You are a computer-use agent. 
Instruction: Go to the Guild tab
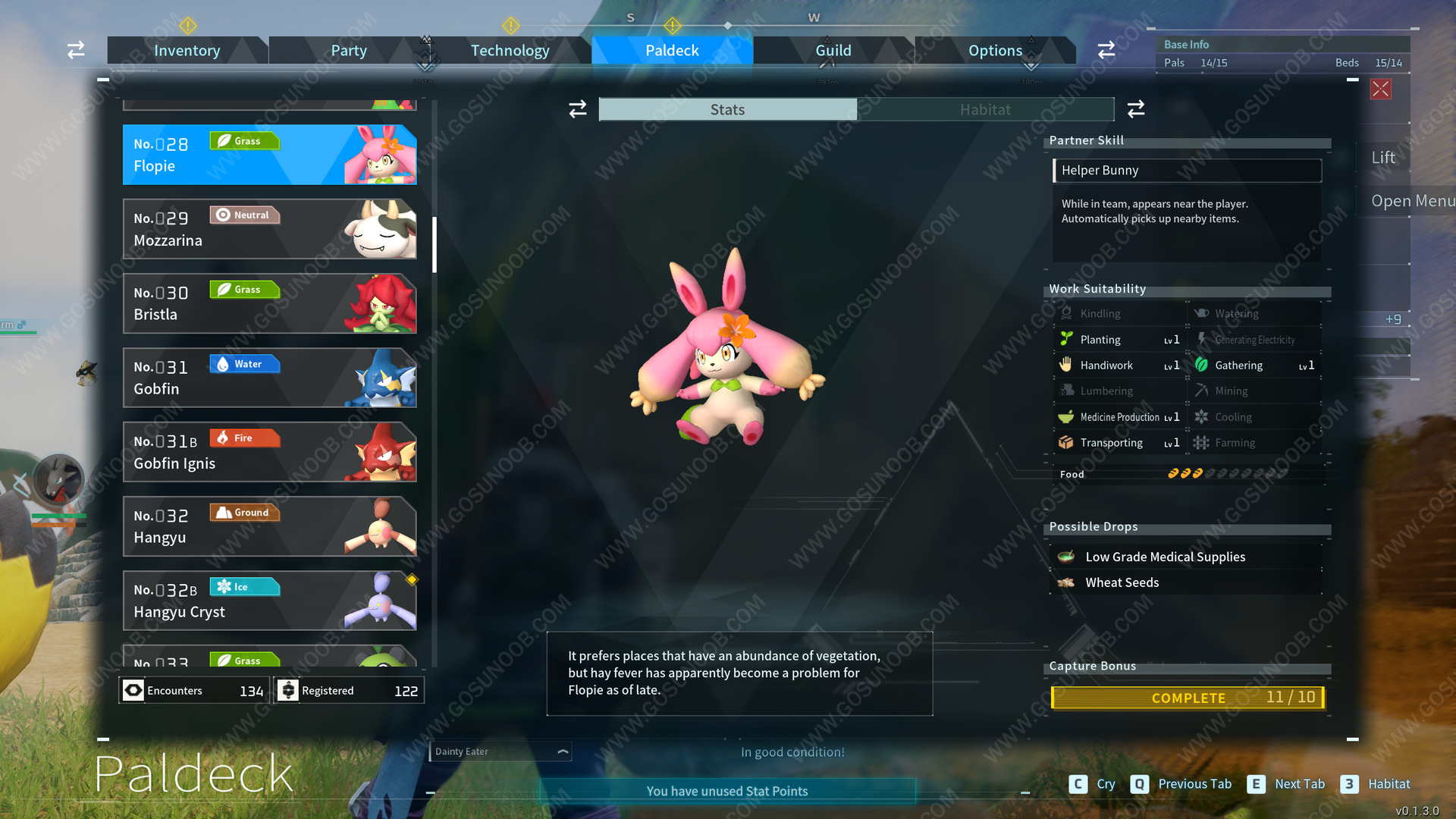tap(833, 50)
